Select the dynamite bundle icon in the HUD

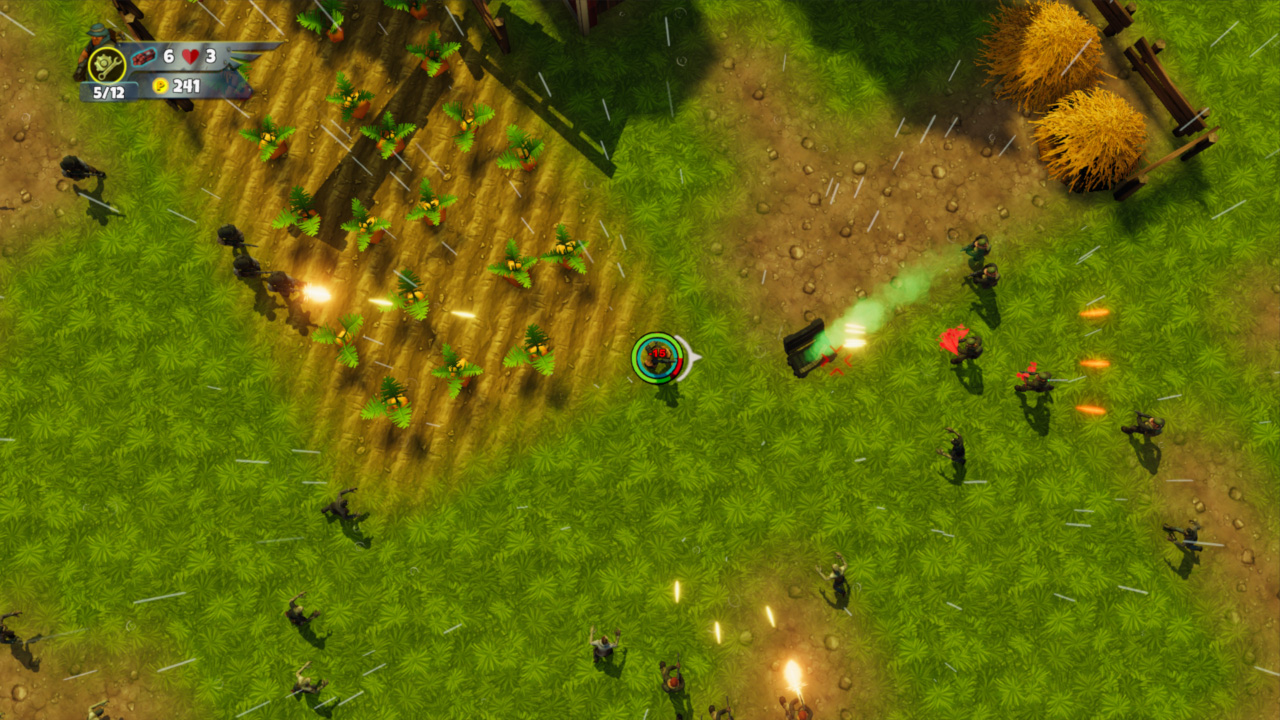tap(144, 56)
